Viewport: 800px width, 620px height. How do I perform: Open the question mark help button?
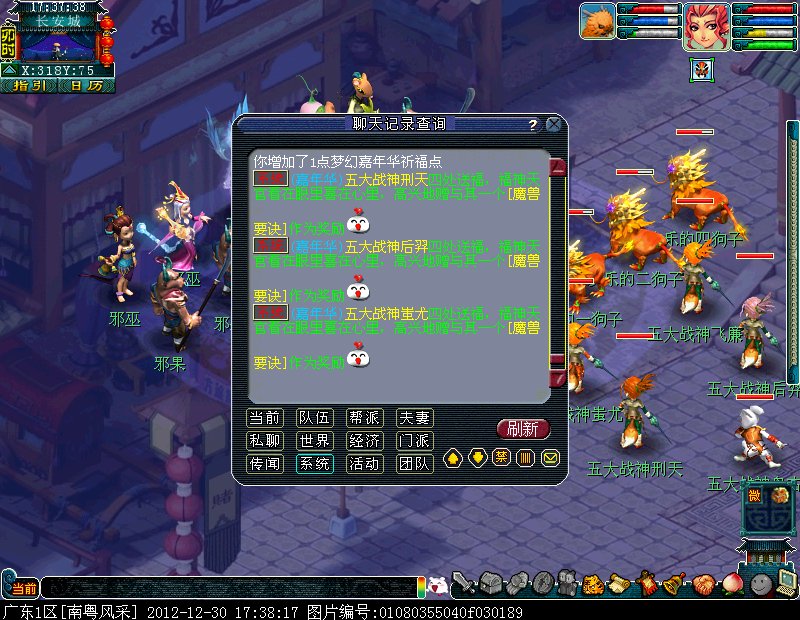pos(533,125)
